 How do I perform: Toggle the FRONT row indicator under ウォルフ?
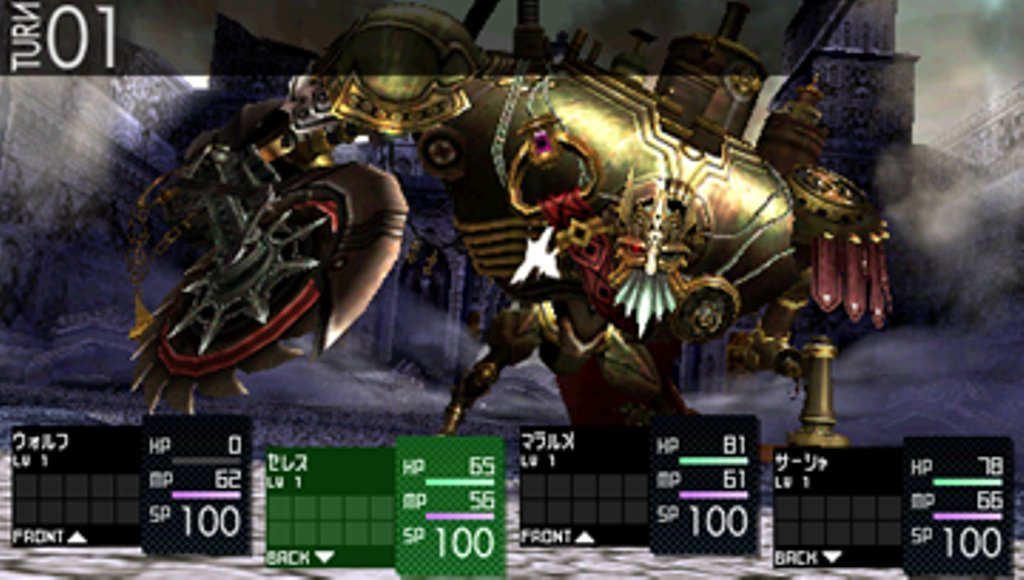[x=49, y=537]
